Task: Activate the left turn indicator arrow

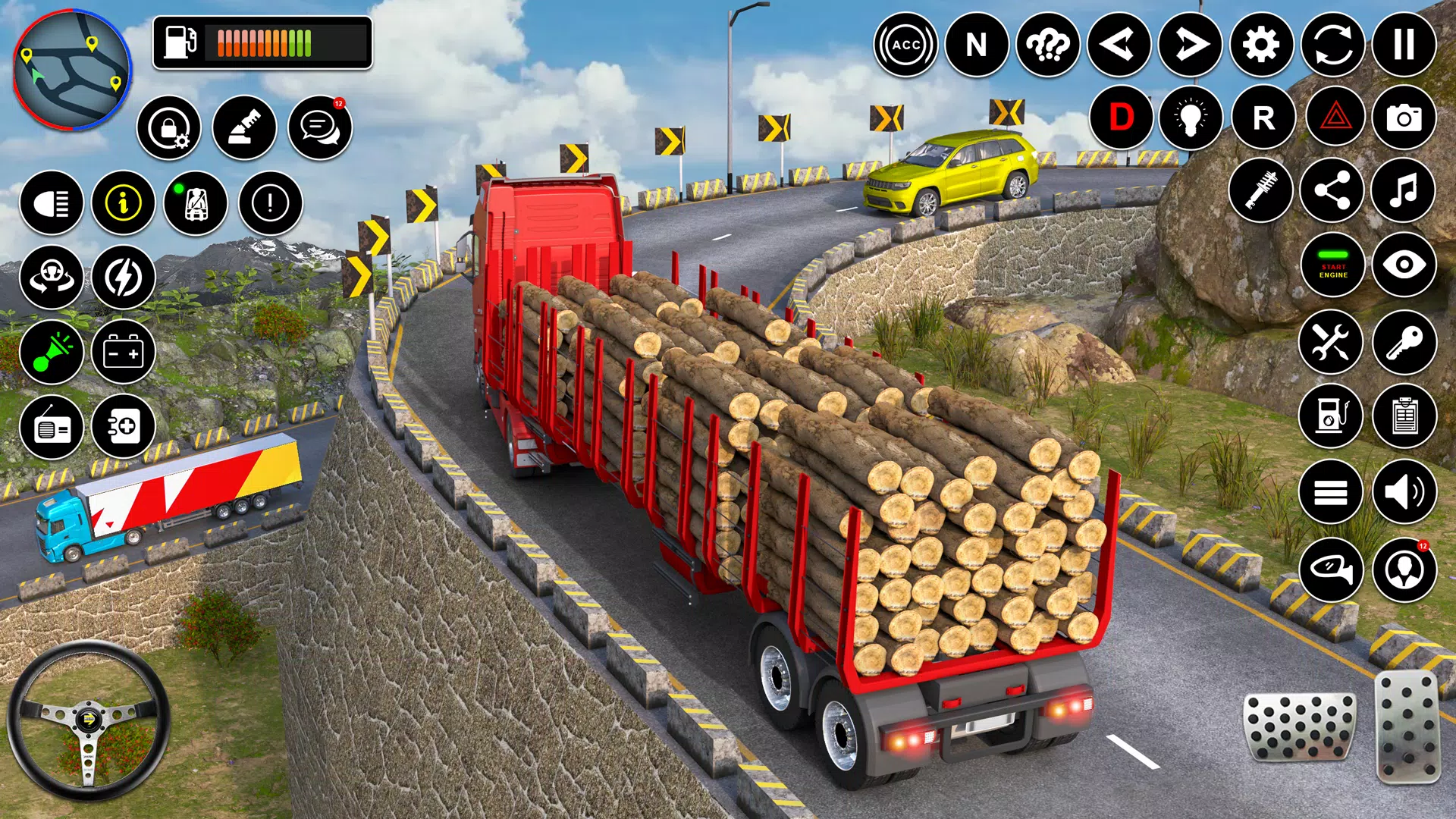Action: coord(1119,45)
